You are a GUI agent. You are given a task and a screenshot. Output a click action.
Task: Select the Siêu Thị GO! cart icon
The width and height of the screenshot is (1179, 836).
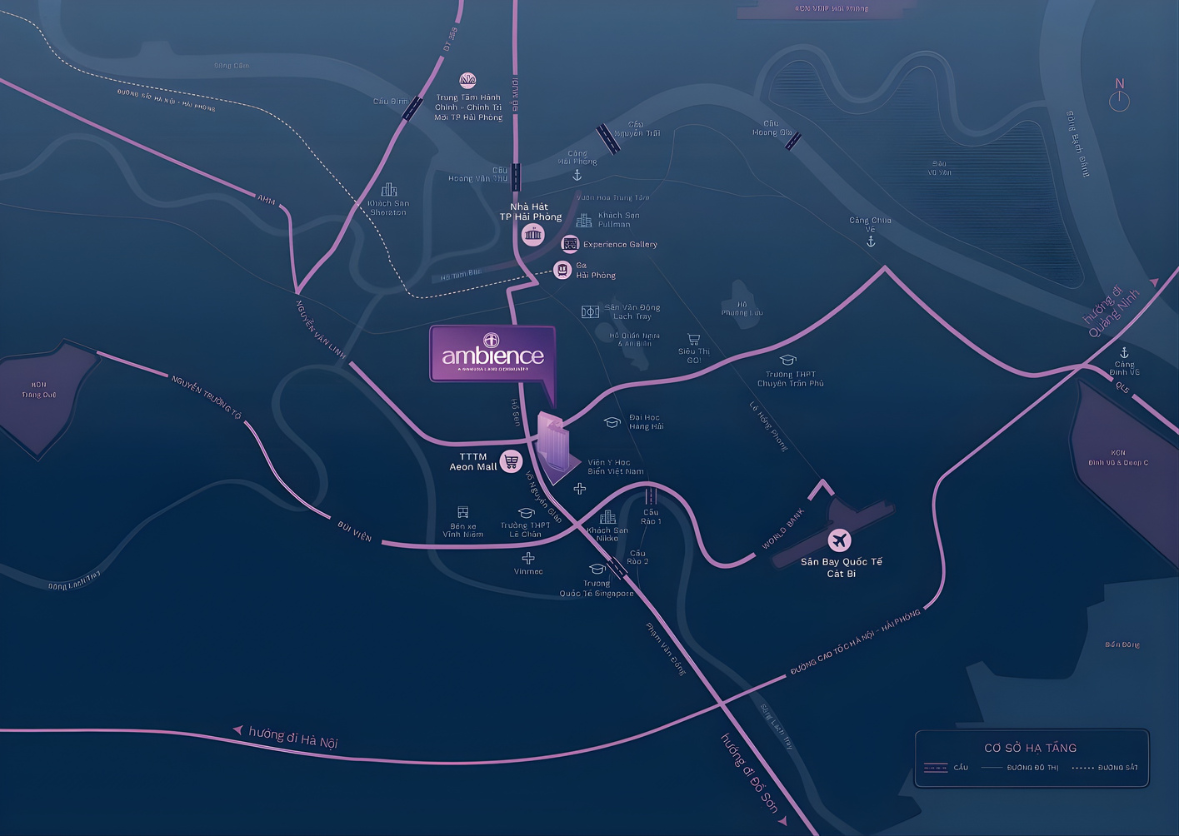coord(692,339)
